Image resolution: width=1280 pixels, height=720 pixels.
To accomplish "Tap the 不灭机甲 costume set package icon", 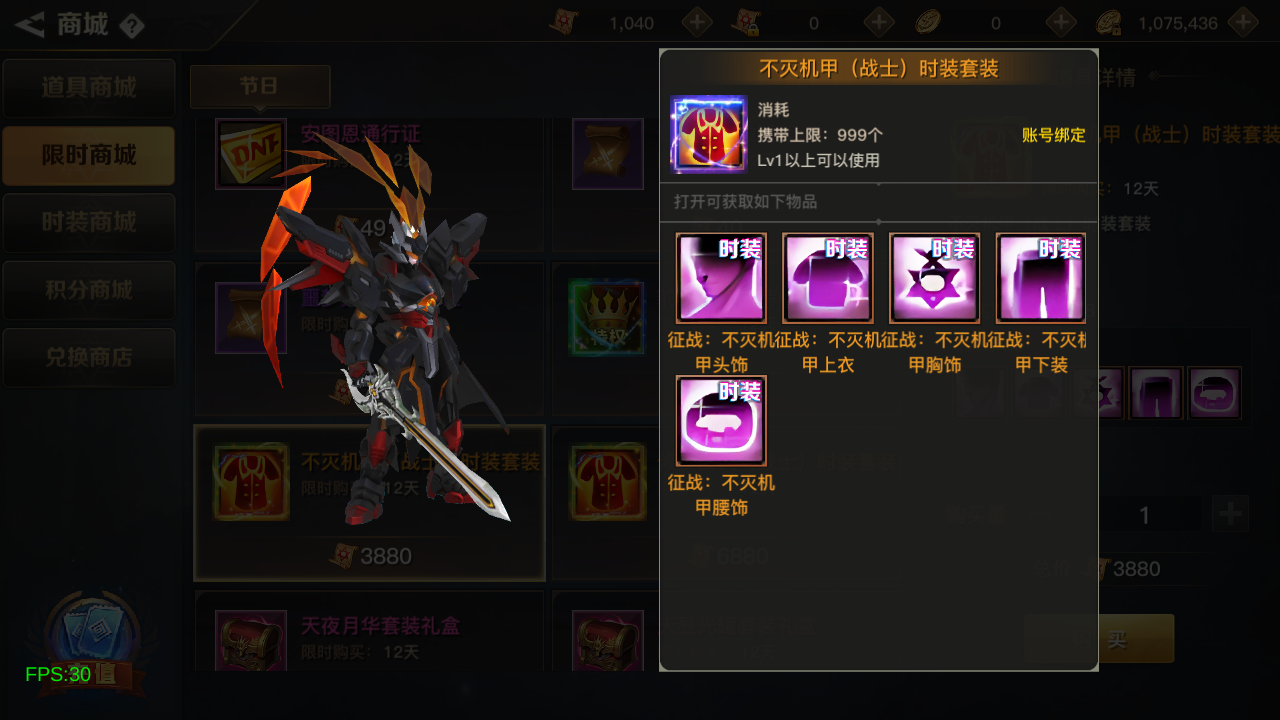I will [x=709, y=134].
